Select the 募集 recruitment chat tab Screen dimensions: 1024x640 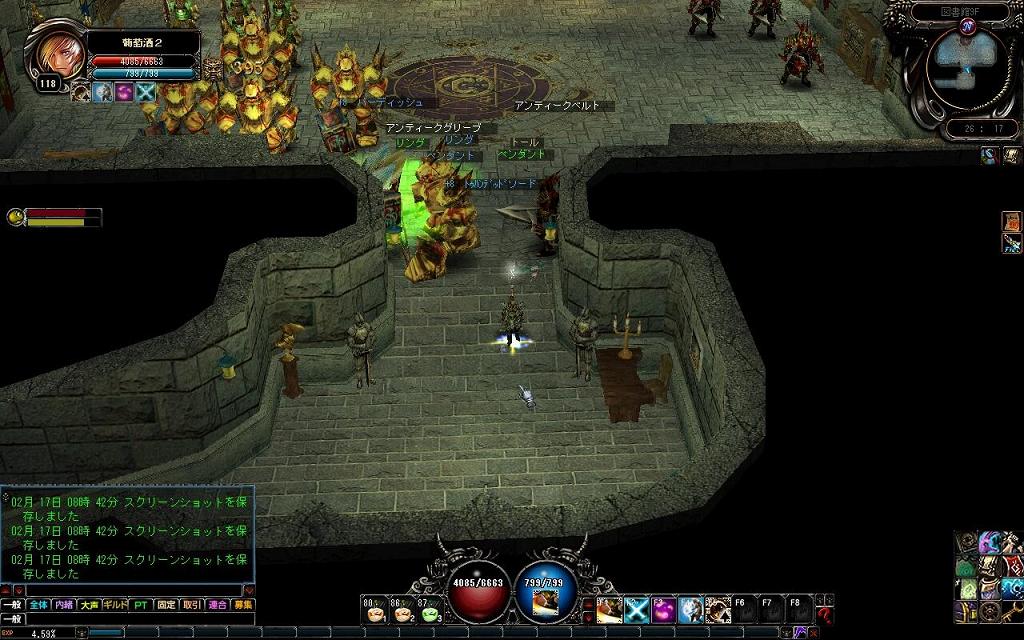[x=243, y=605]
